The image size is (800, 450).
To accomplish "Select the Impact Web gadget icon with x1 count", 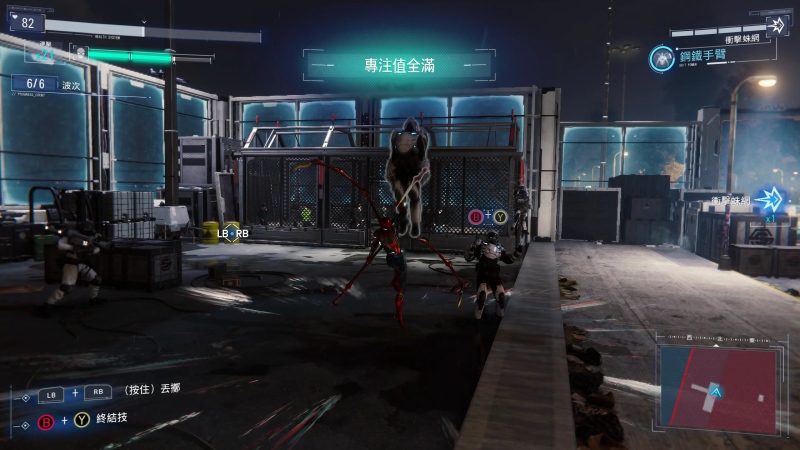I will coord(770,200).
